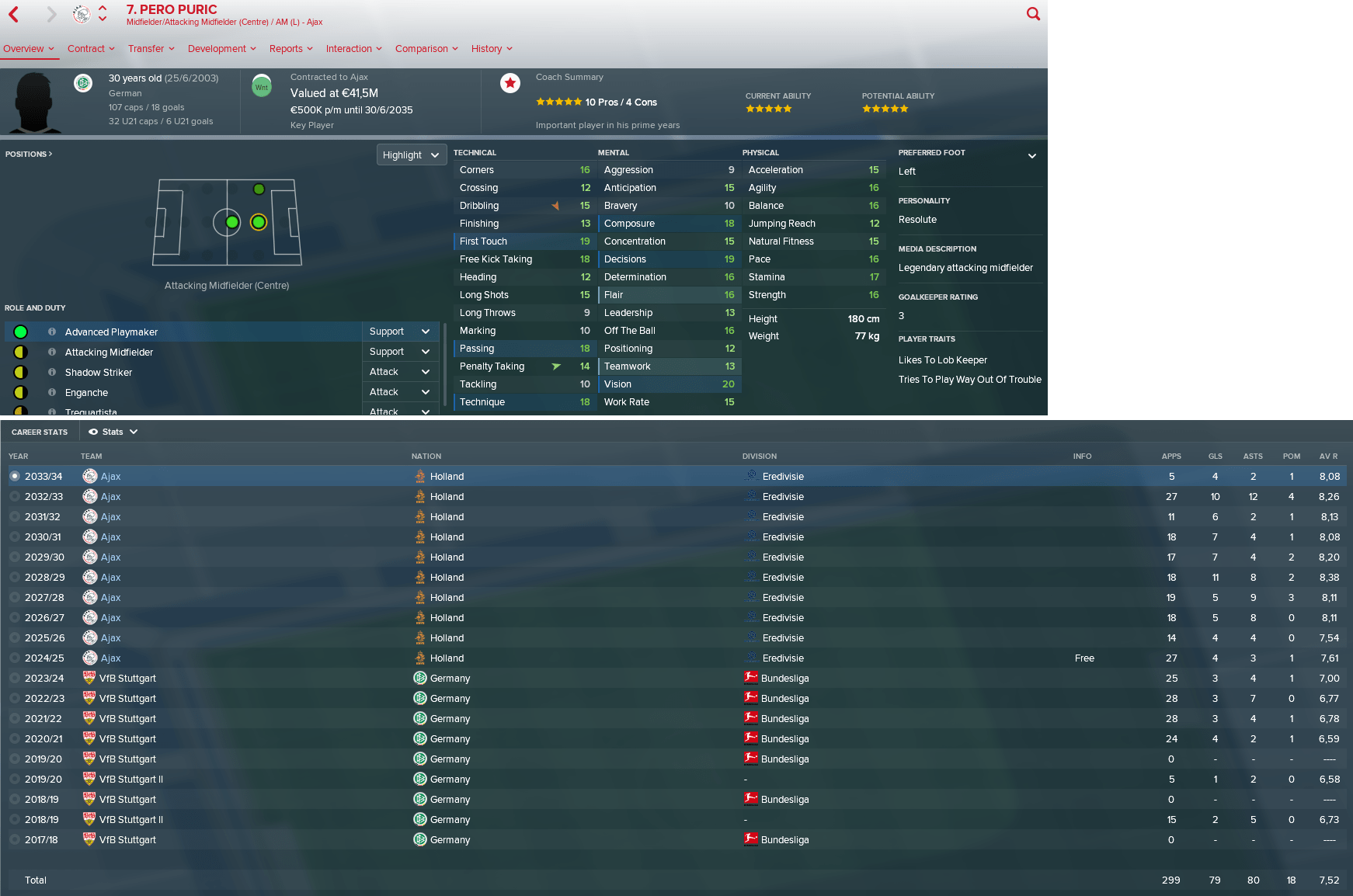Select the 2017/18 season radio button
The image size is (1353, 896).
pos(15,839)
